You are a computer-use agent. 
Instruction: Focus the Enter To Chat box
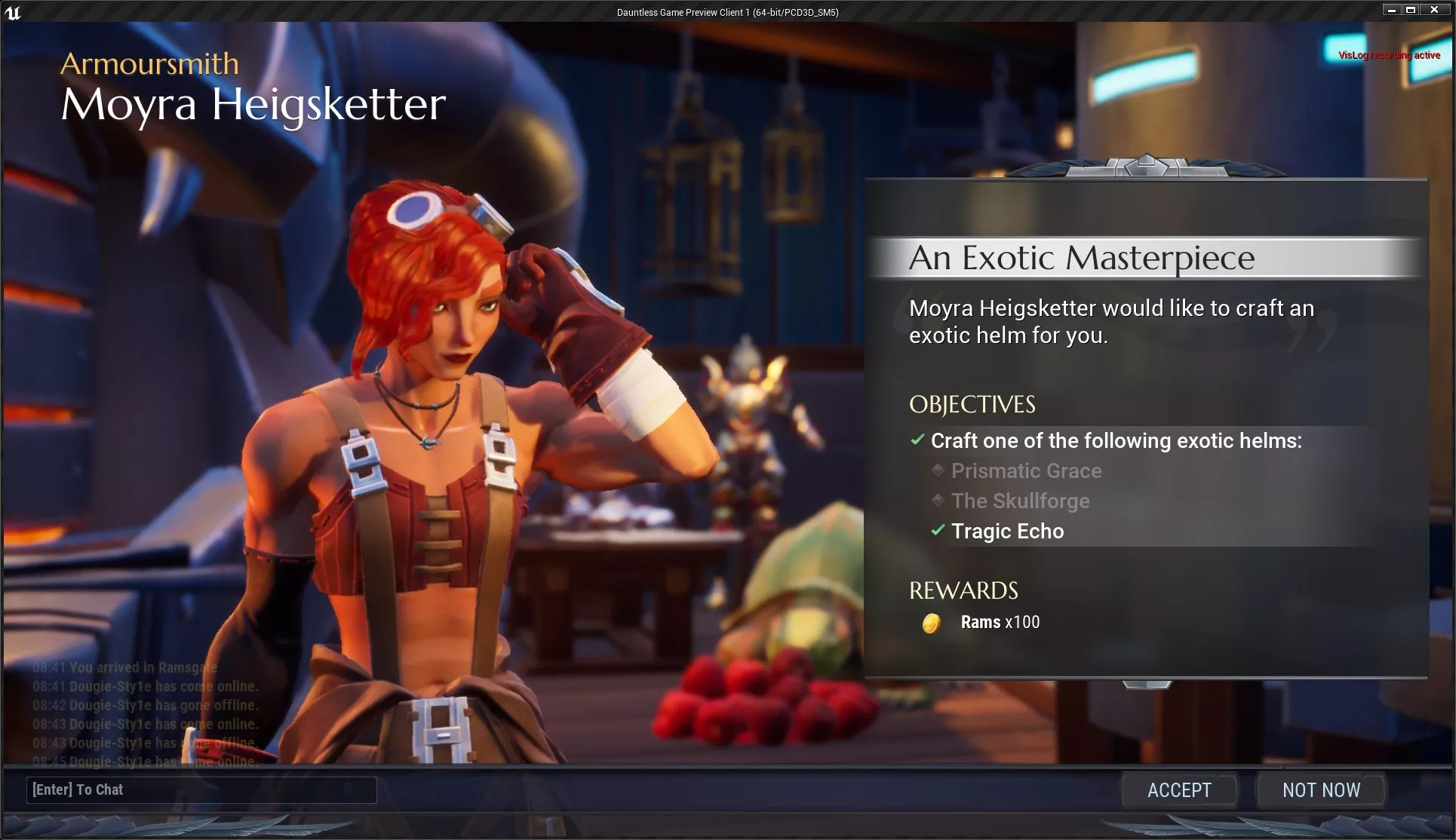point(201,789)
